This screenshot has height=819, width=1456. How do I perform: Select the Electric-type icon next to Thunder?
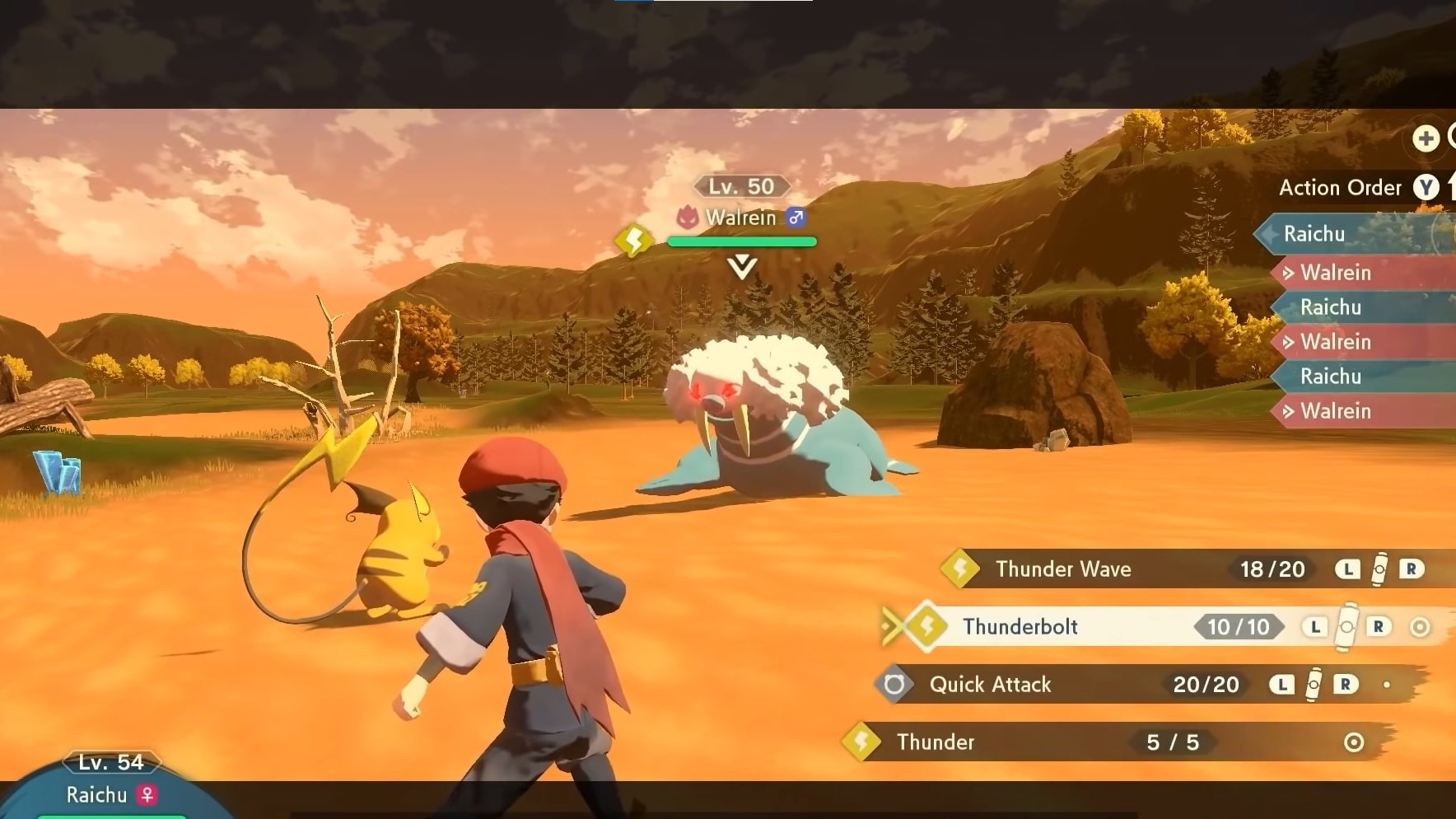(861, 742)
